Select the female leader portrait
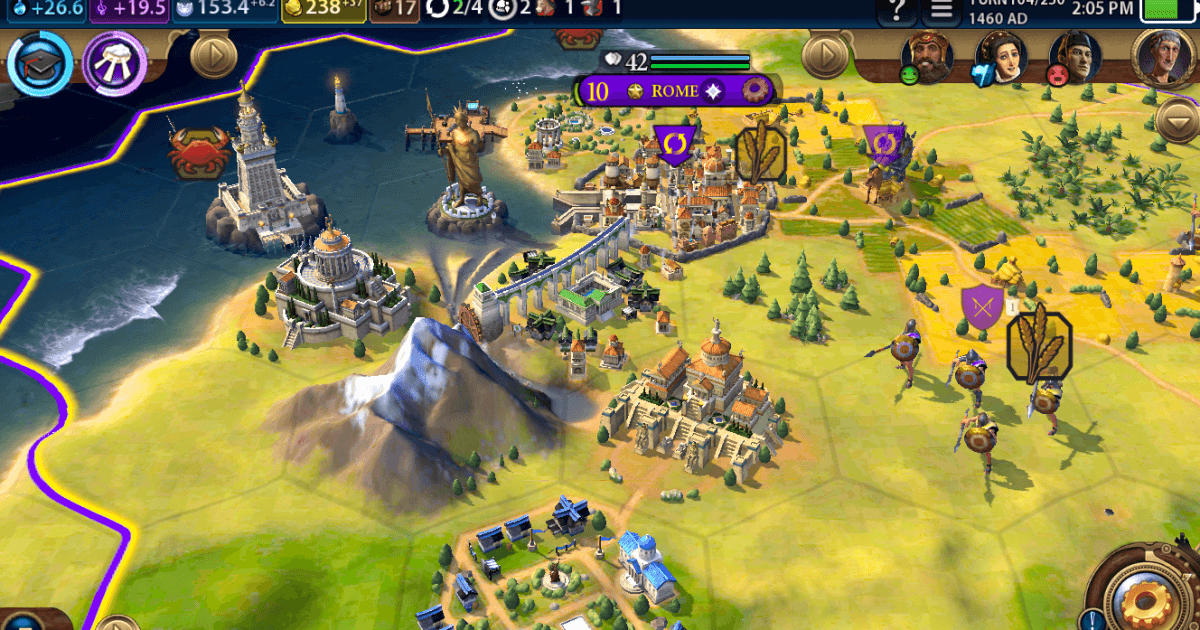This screenshot has height=630, width=1200. click(1001, 57)
